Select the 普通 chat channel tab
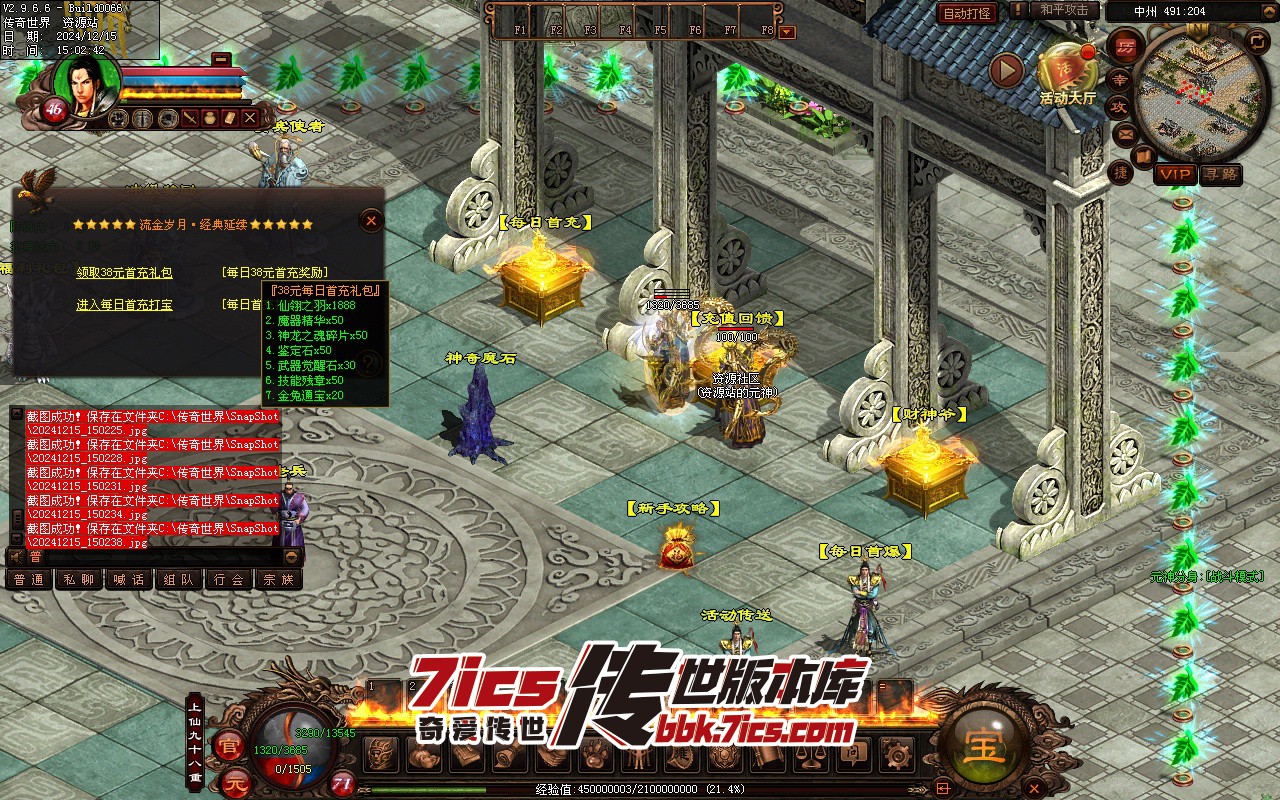Image resolution: width=1280 pixels, height=800 pixels. [28, 579]
